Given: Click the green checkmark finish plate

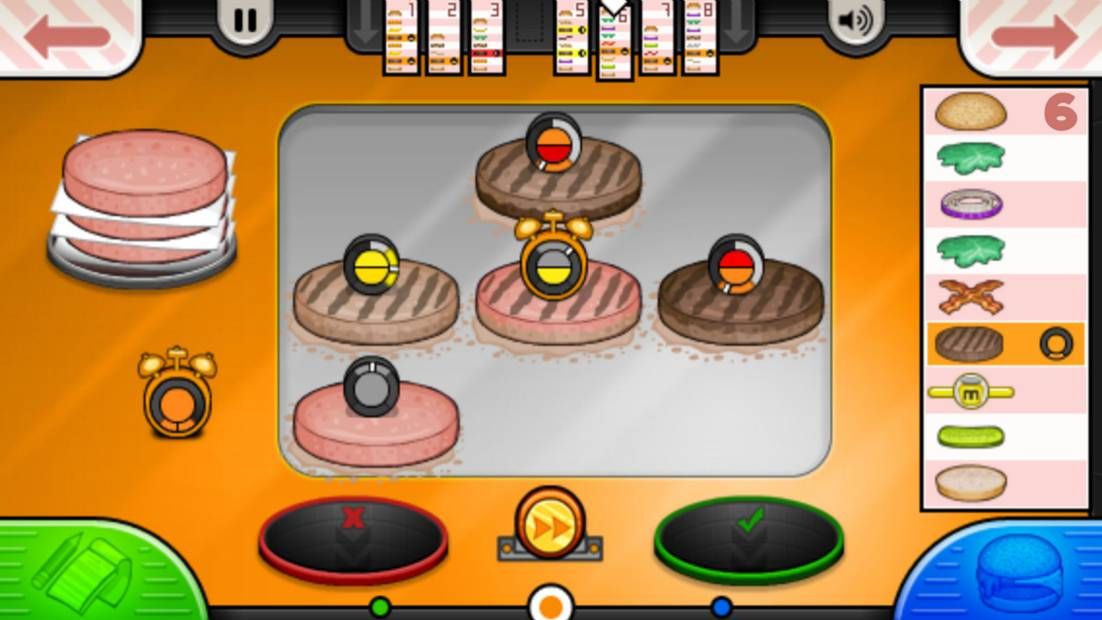Looking at the screenshot, I should (x=748, y=537).
